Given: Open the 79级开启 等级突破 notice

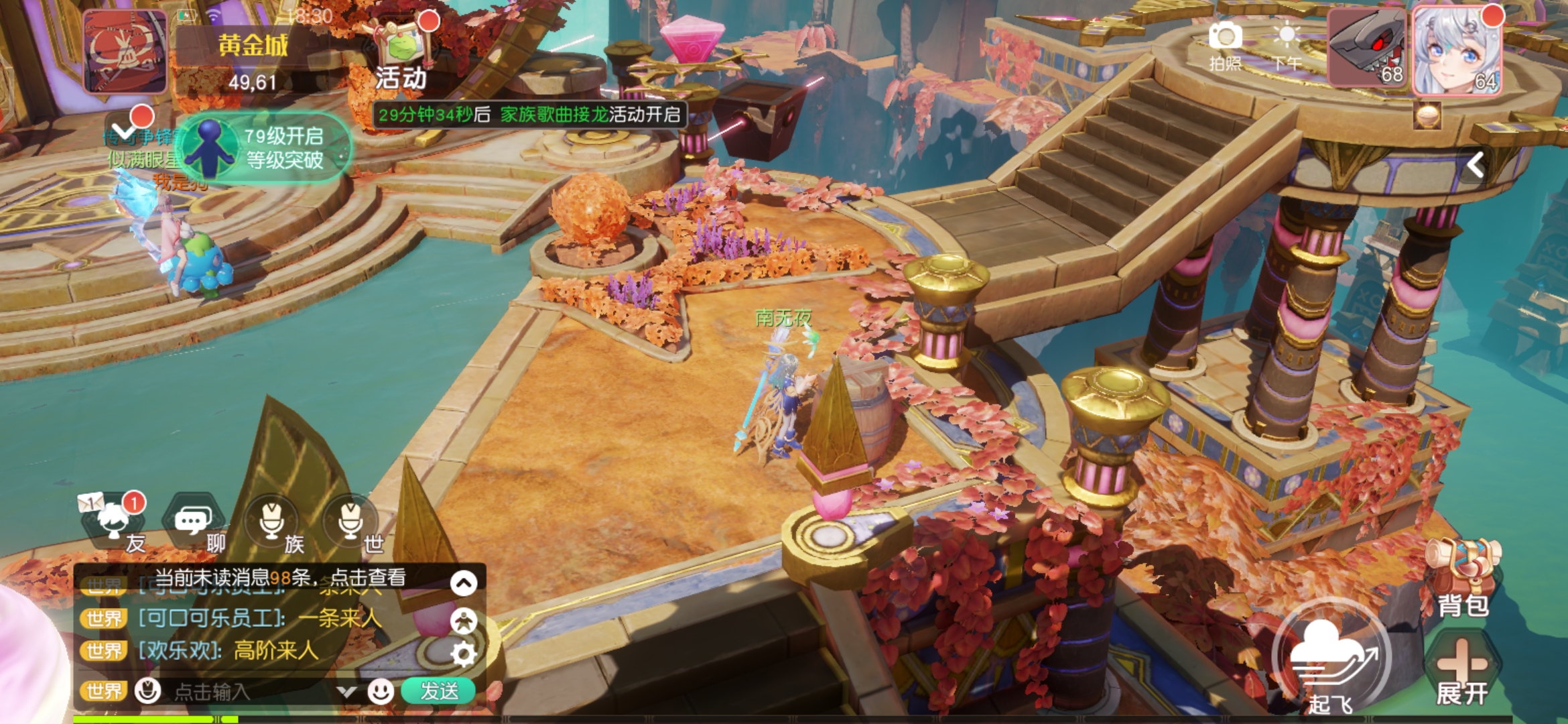Looking at the screenshot, I should (265, 147).
